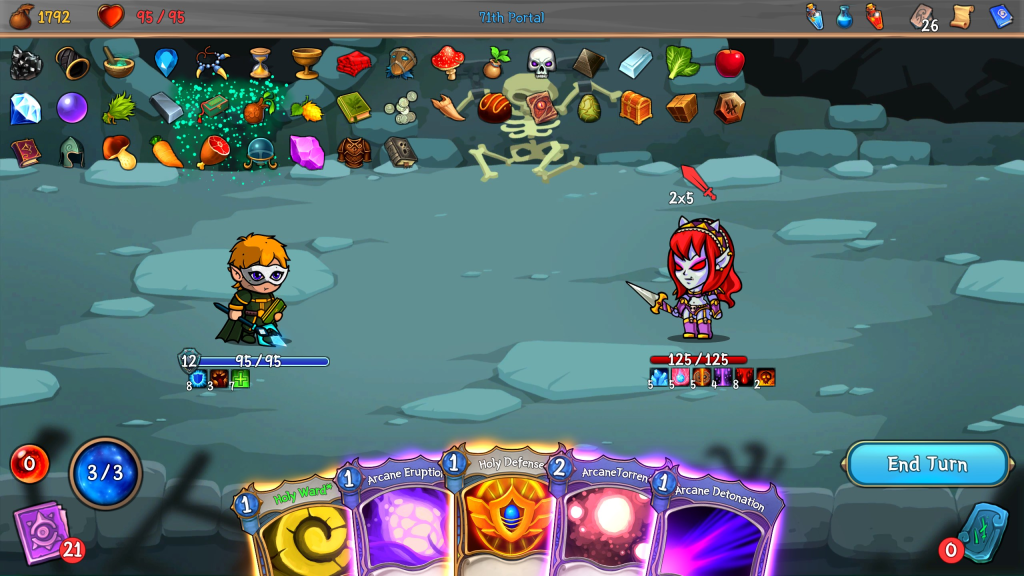
Task: Use the blue round flask potion
Action: (845, 16)
